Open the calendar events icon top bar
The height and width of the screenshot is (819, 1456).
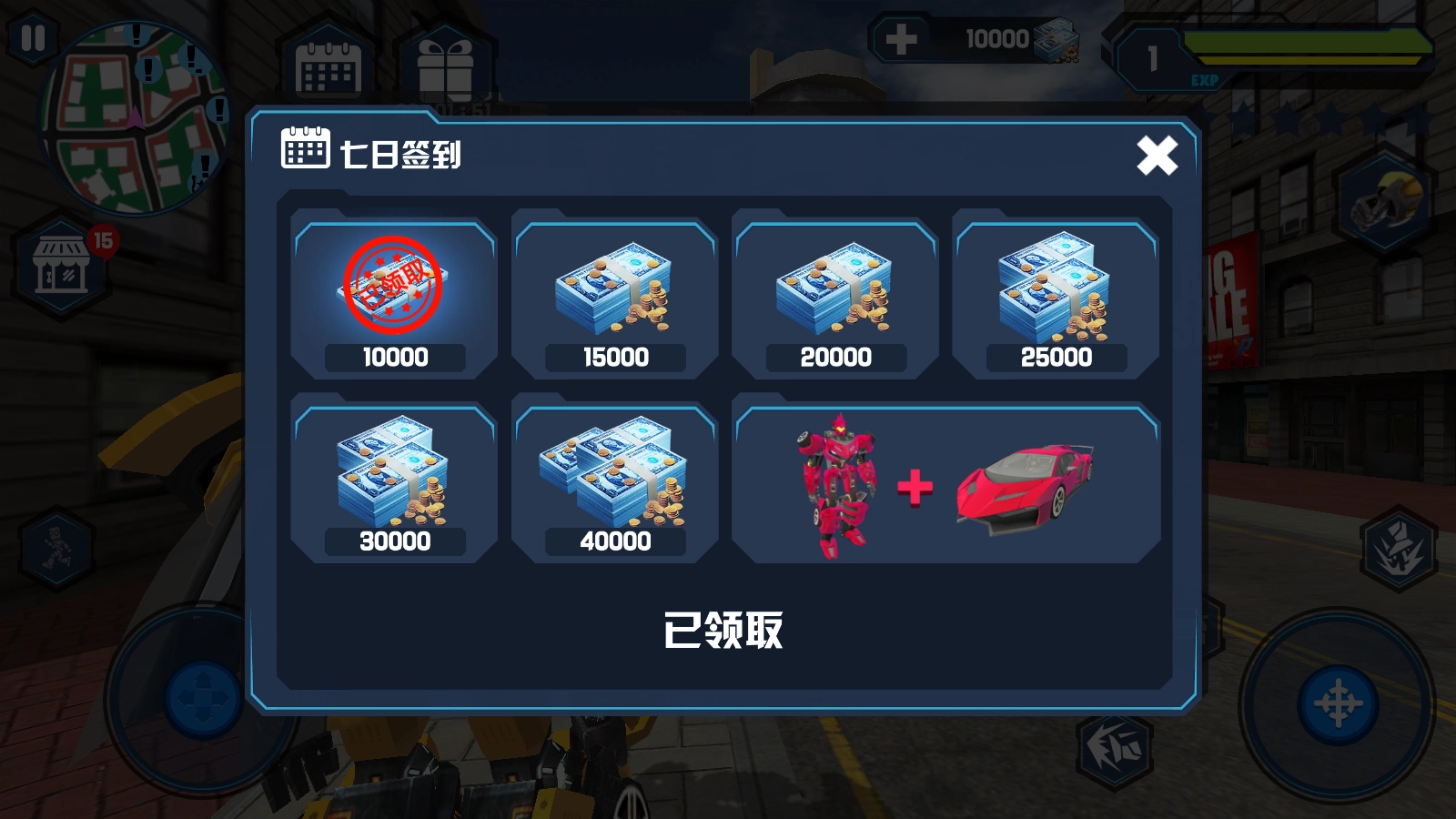(329, 68)
